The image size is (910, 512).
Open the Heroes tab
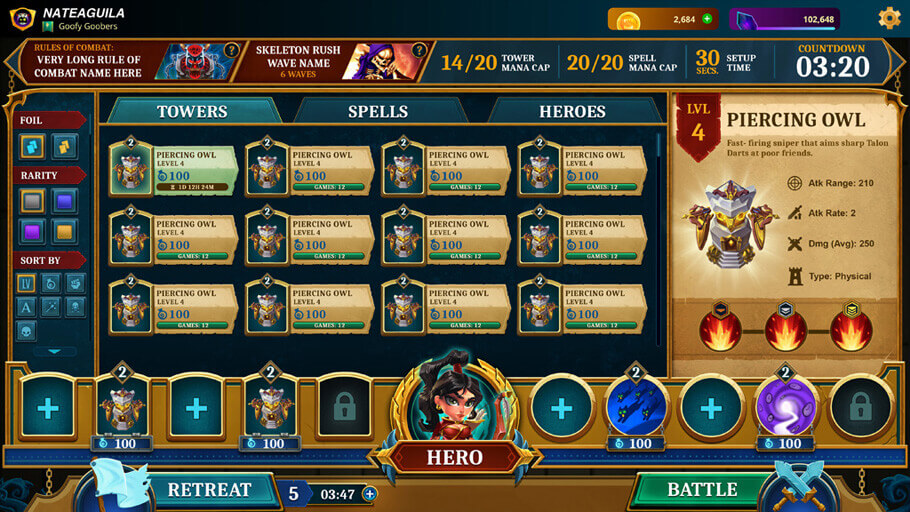572,111
